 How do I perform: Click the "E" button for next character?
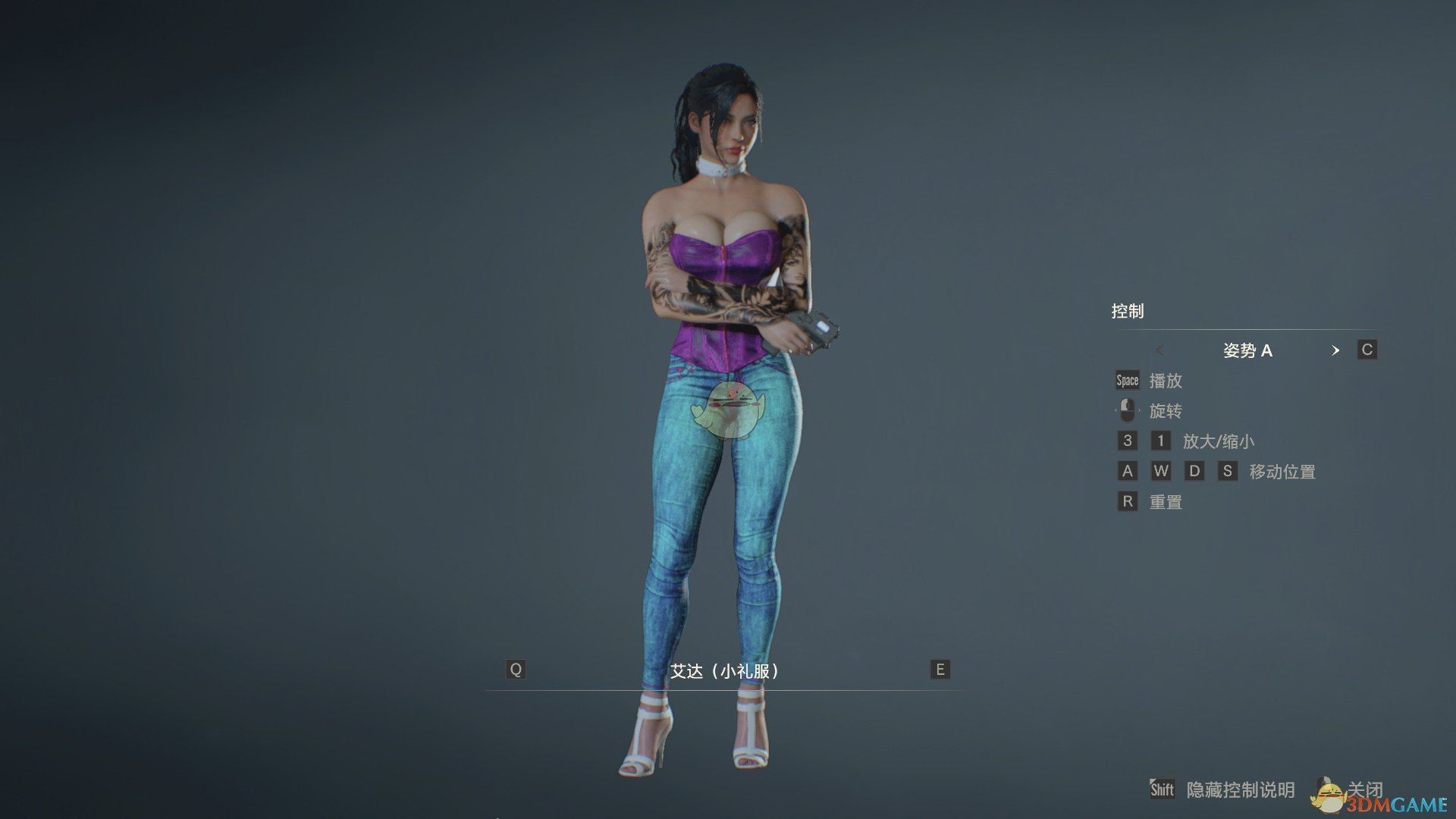pos(939,670)
